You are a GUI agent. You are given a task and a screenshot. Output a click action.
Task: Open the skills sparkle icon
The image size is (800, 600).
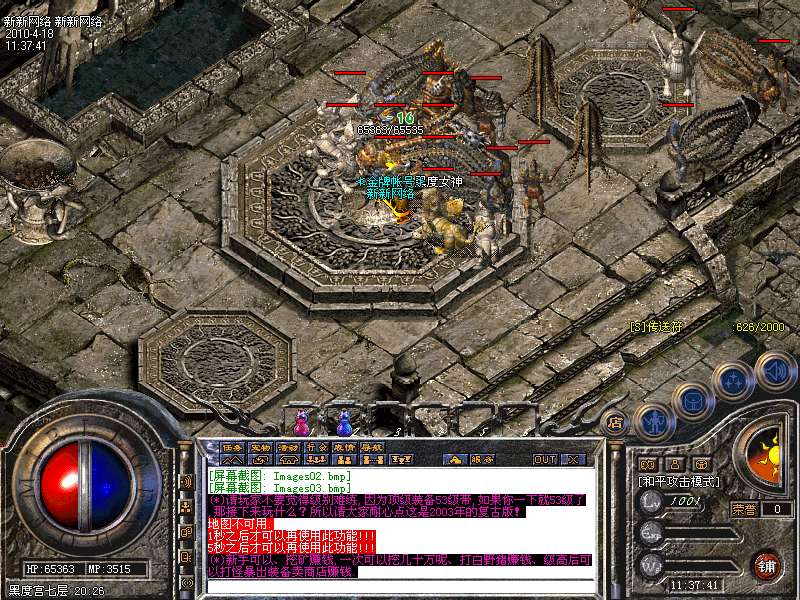click(734, 381)
